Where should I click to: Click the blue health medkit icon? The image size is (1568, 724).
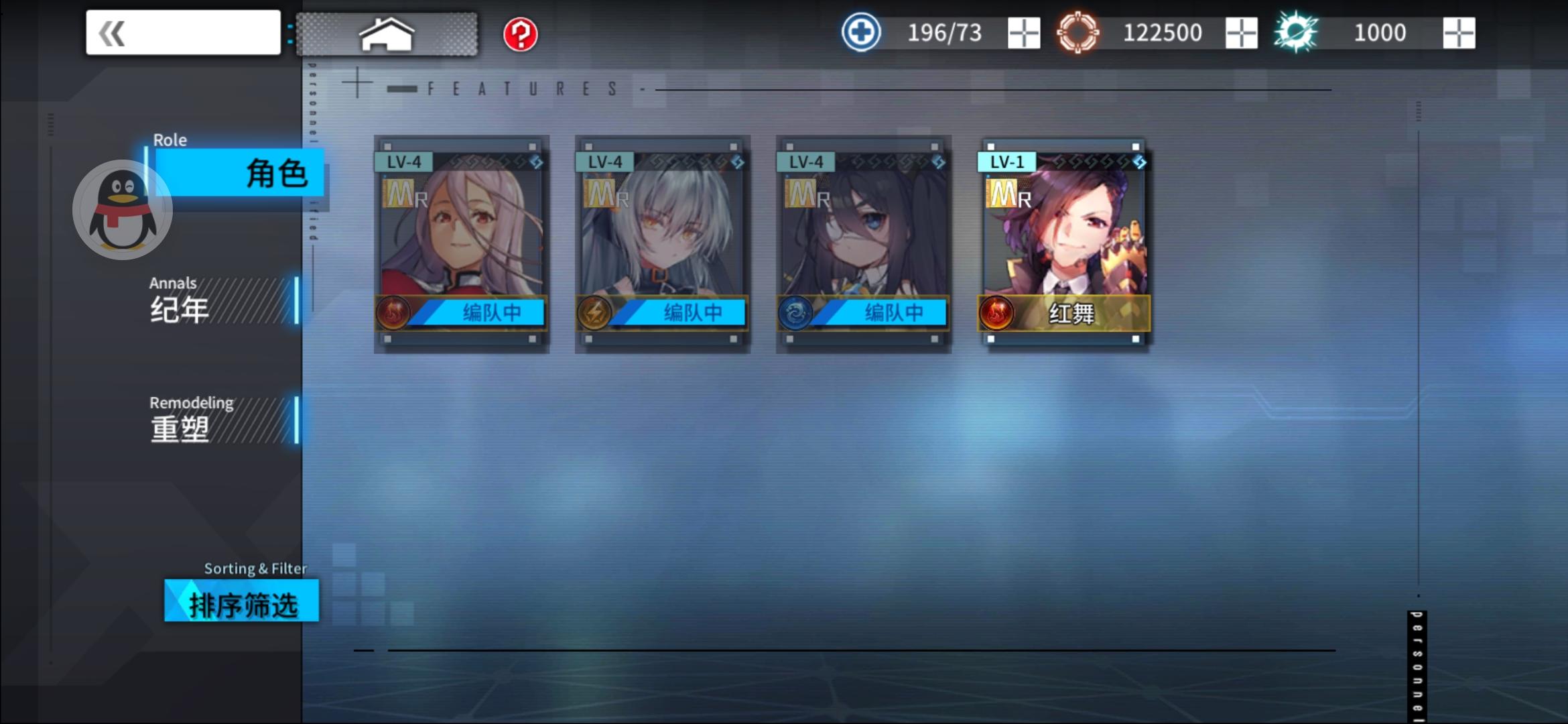[860, 32]
